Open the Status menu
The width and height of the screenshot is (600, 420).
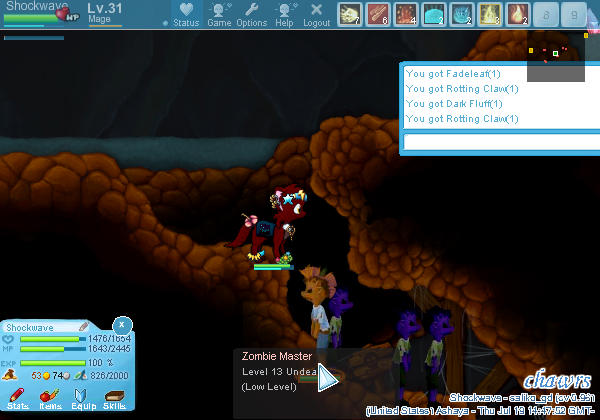[x=185, y=13]
